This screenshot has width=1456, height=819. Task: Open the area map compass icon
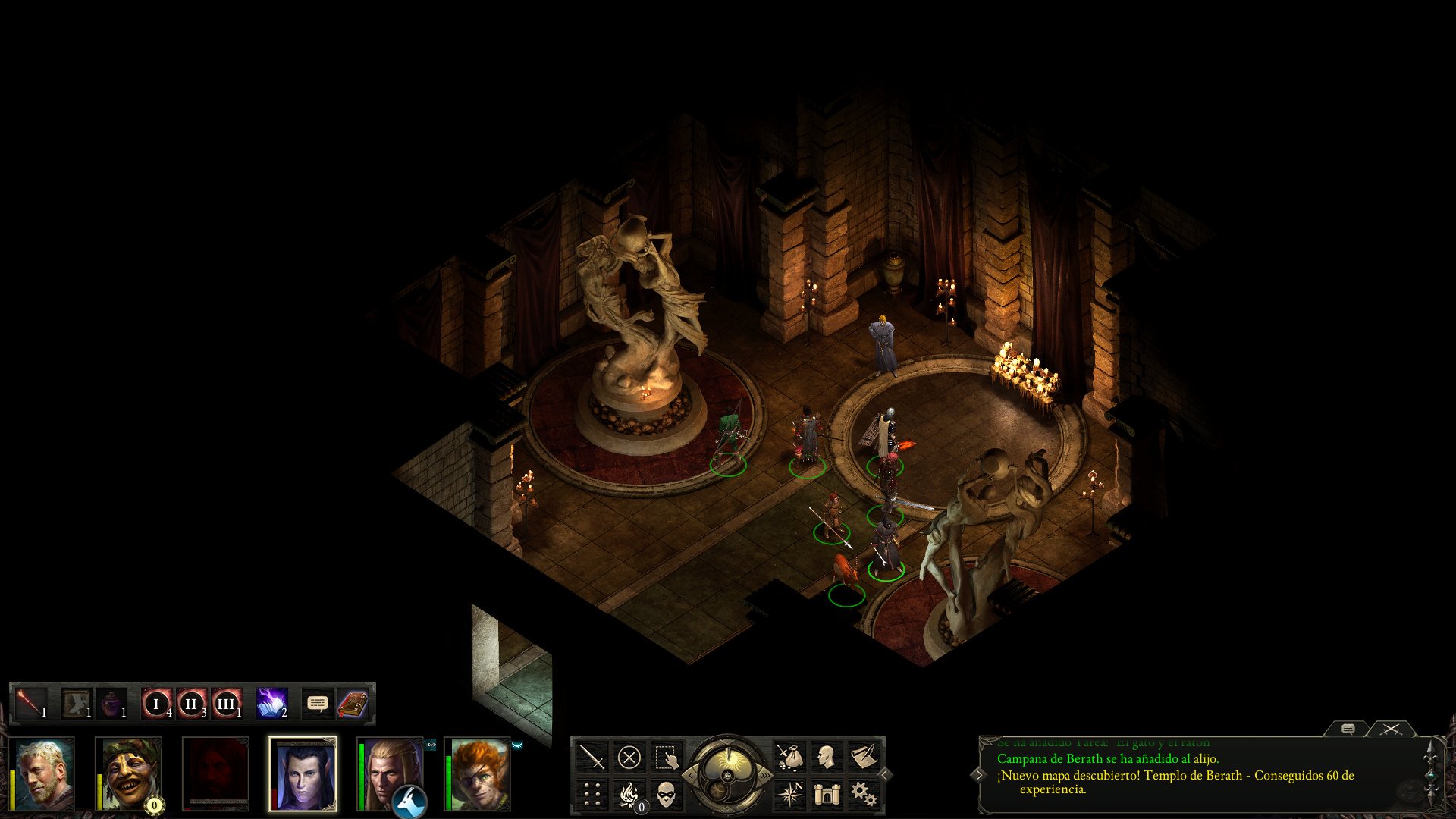click(791, 795)
